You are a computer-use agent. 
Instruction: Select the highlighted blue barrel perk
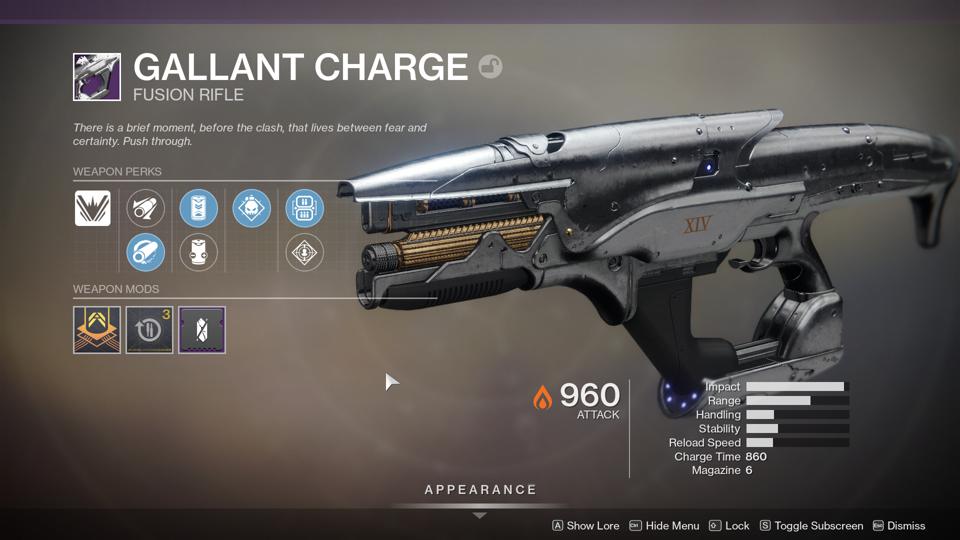146,252
